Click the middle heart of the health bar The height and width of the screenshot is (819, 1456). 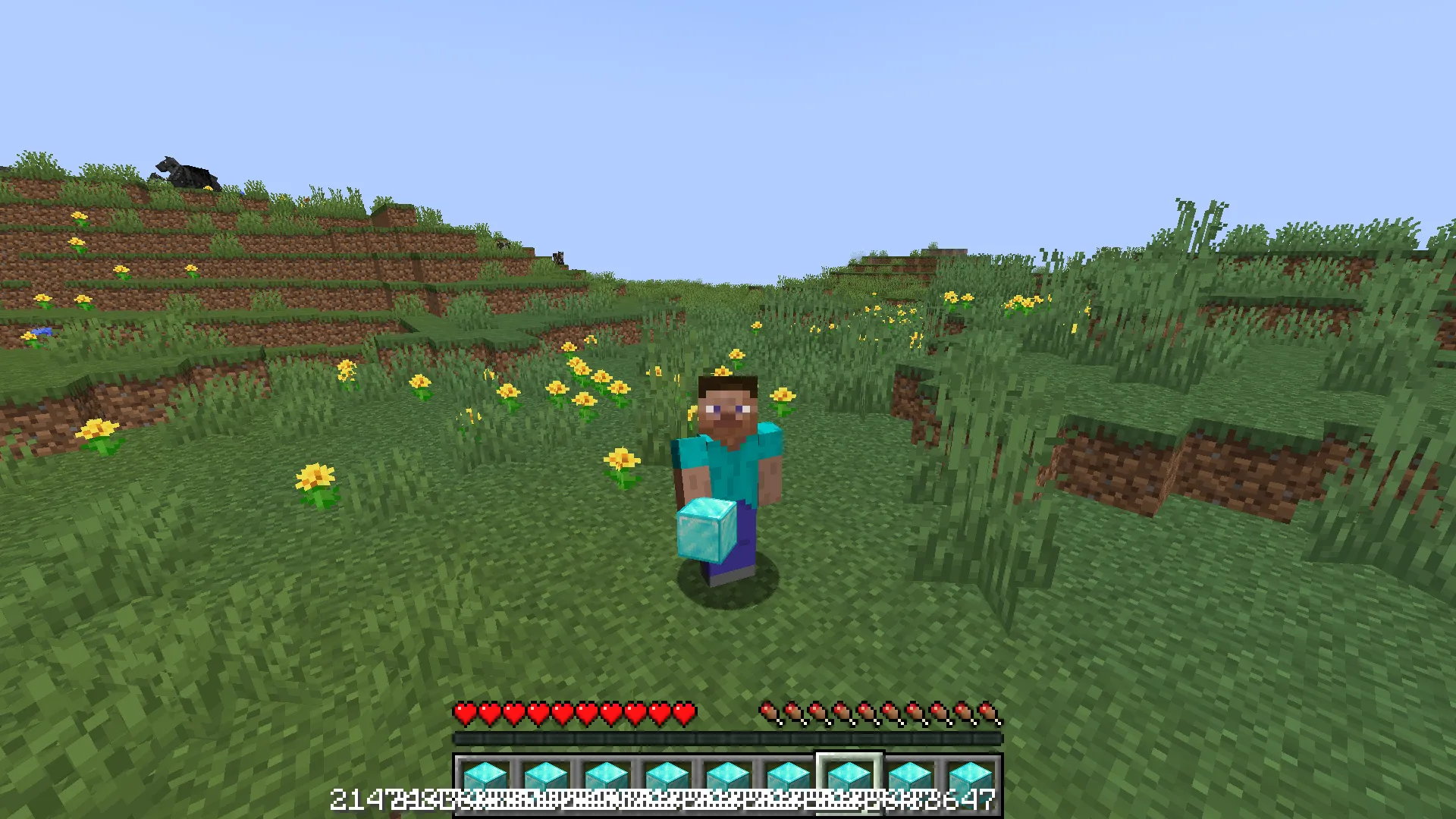click(573, 711)
